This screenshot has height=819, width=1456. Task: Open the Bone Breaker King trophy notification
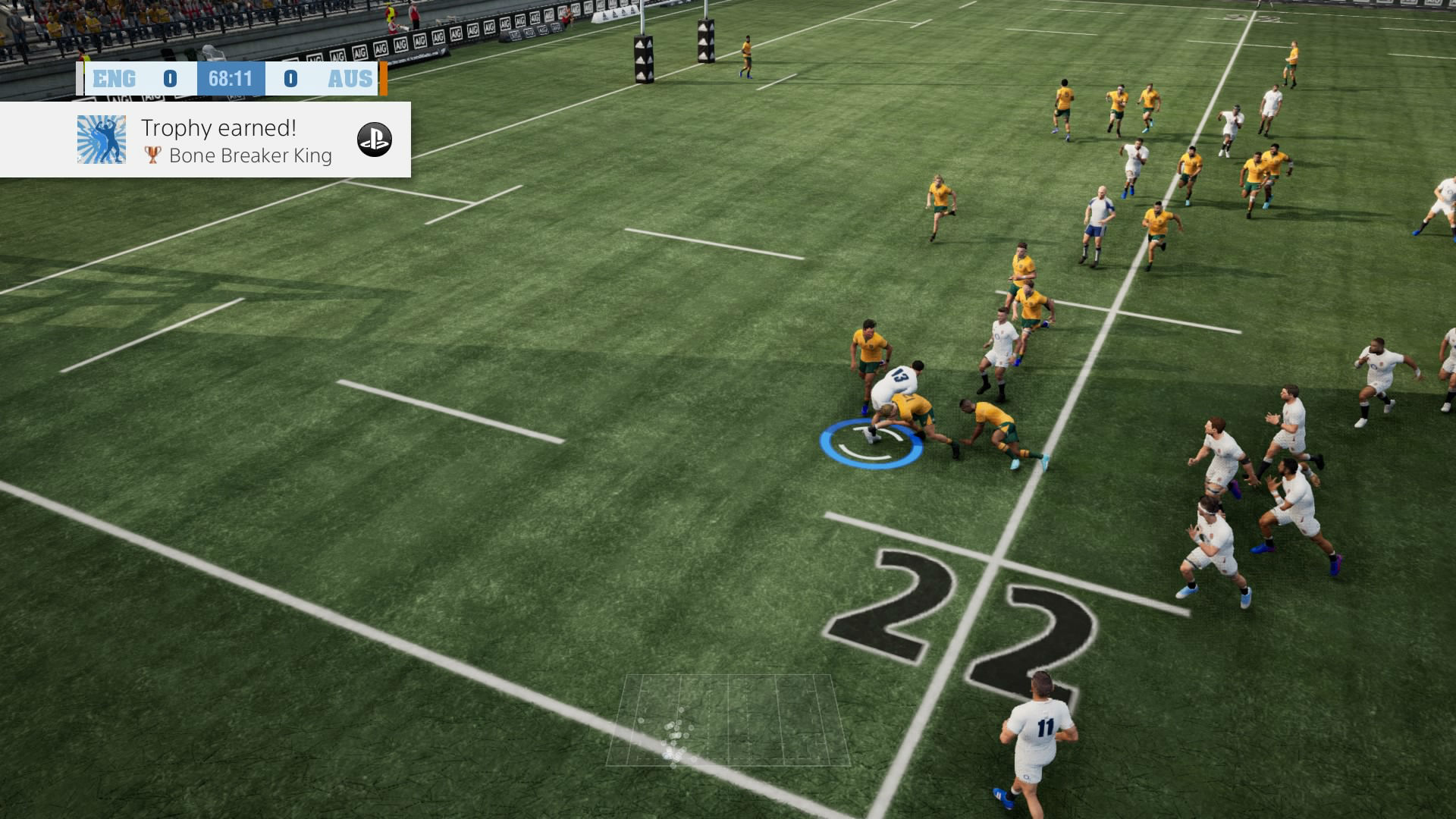pyautogui.click(x=236, y=141)
